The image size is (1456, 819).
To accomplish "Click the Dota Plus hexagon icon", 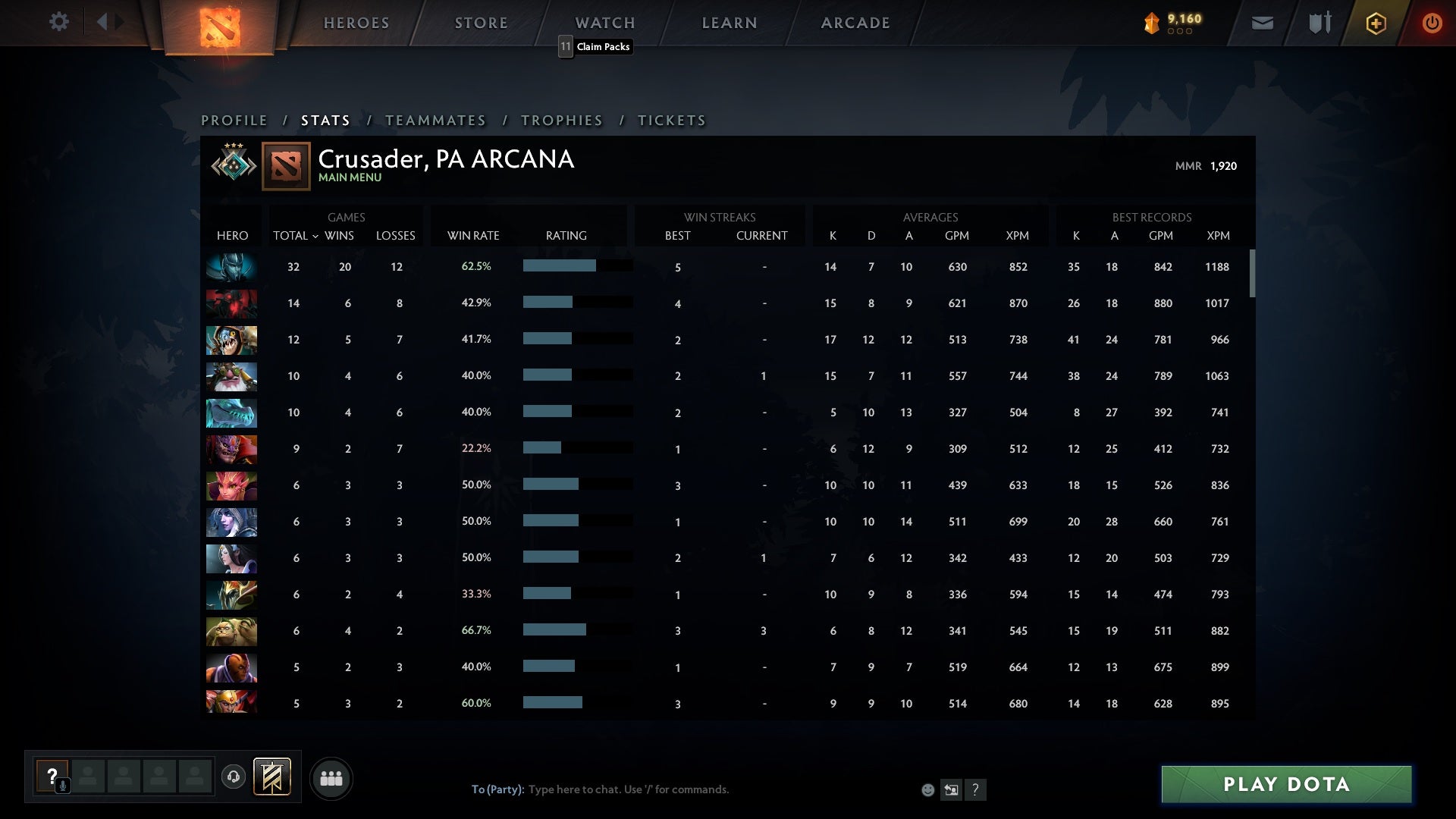I will pos(1375,22).
